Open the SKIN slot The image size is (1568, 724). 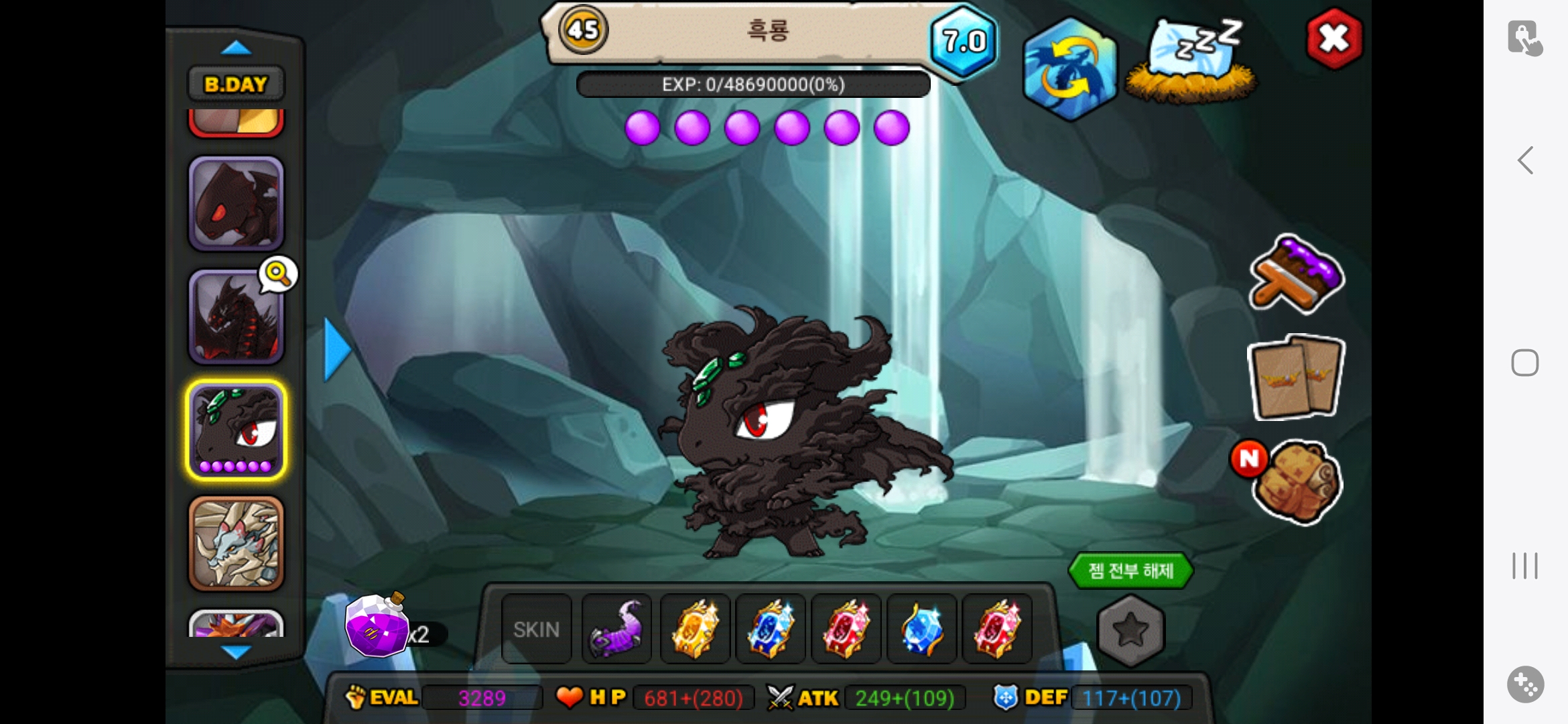coord(536,629)
